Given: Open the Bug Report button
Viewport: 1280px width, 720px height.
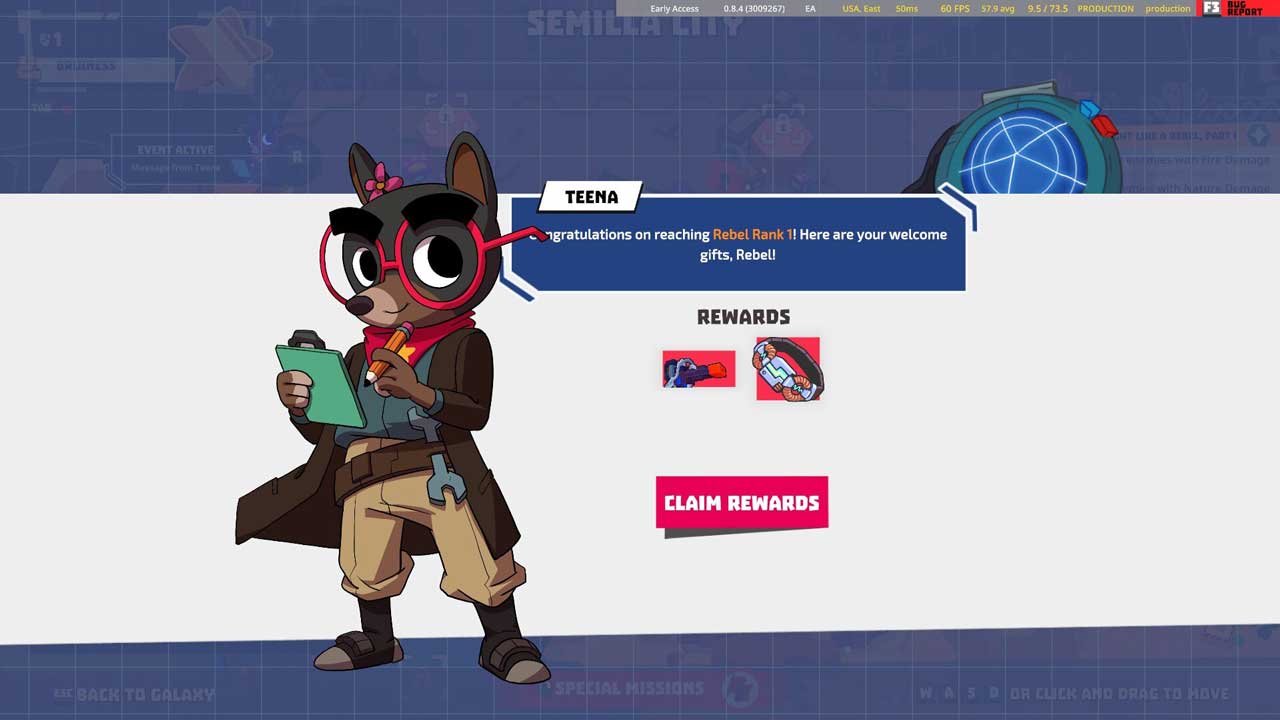Looking at the screenshot, I should 1236,8.
